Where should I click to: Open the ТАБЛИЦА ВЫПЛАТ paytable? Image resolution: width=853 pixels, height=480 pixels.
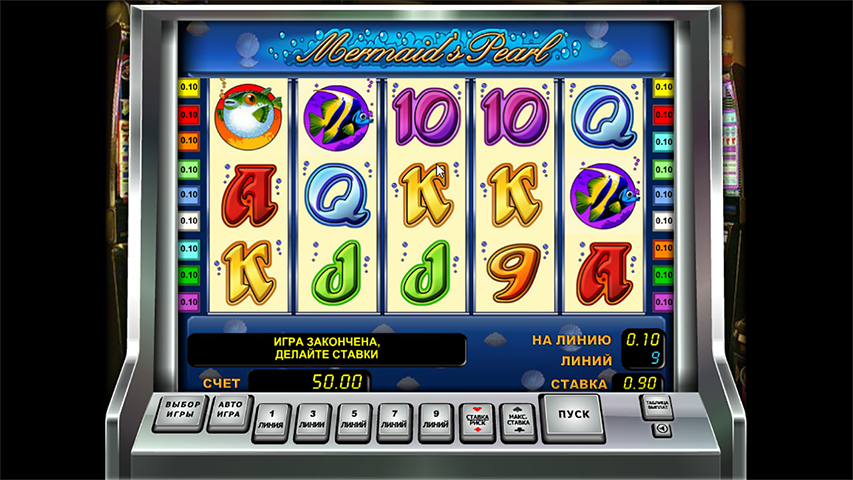click(x=656, y=407)
